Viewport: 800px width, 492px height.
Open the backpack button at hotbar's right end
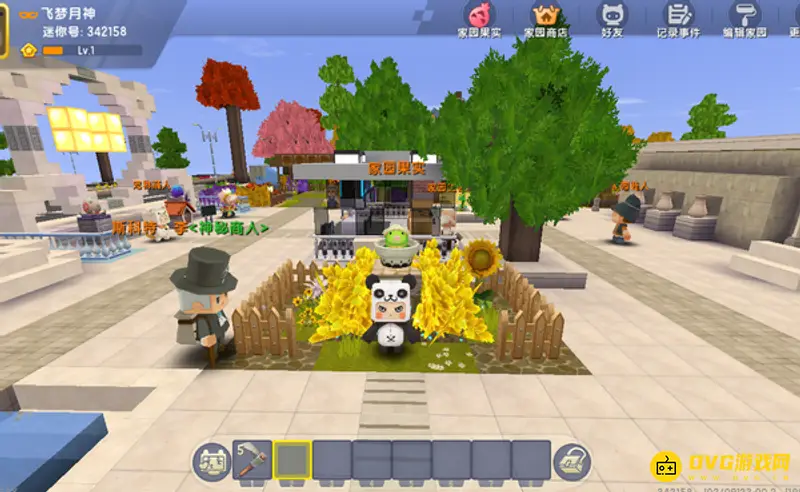[573, 460]
